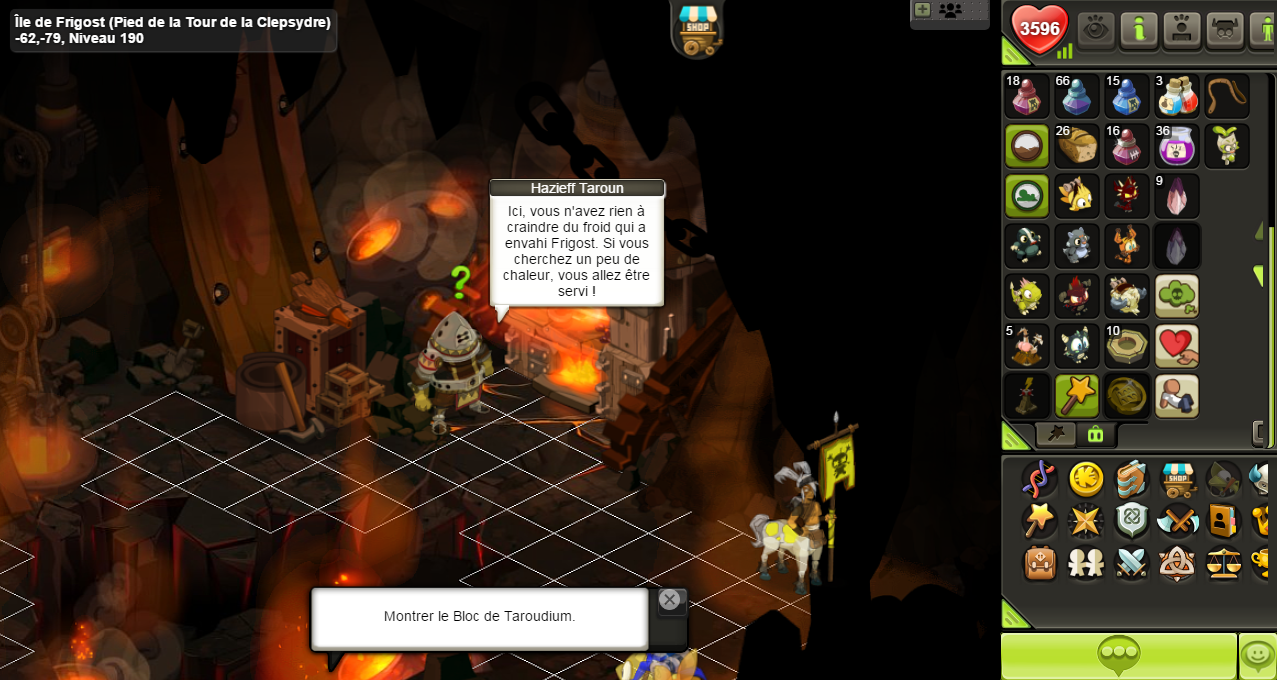Activate the heart-in-hand emote slot

(1177, 346)
